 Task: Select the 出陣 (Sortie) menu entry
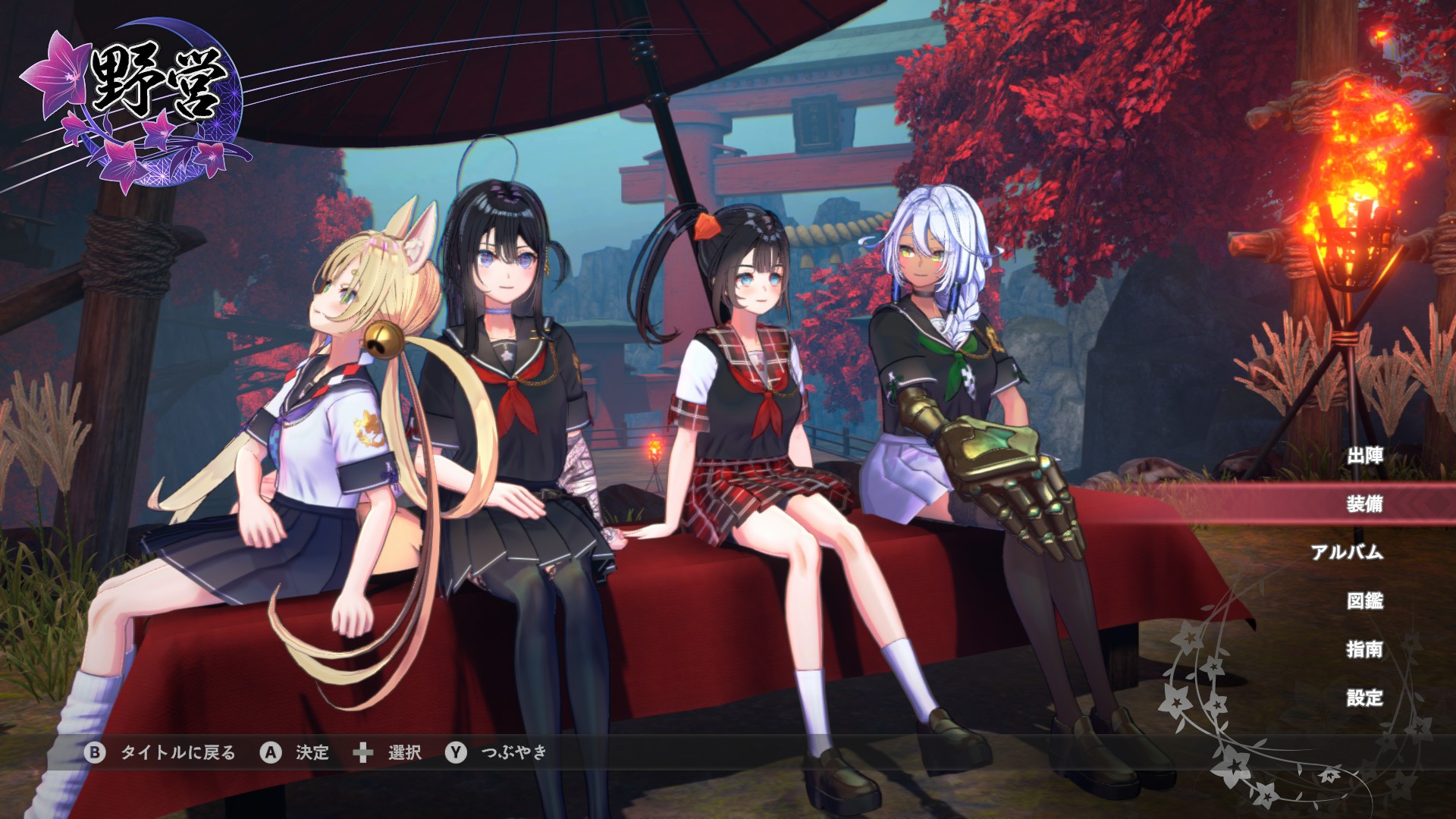tap(1364, 456)
